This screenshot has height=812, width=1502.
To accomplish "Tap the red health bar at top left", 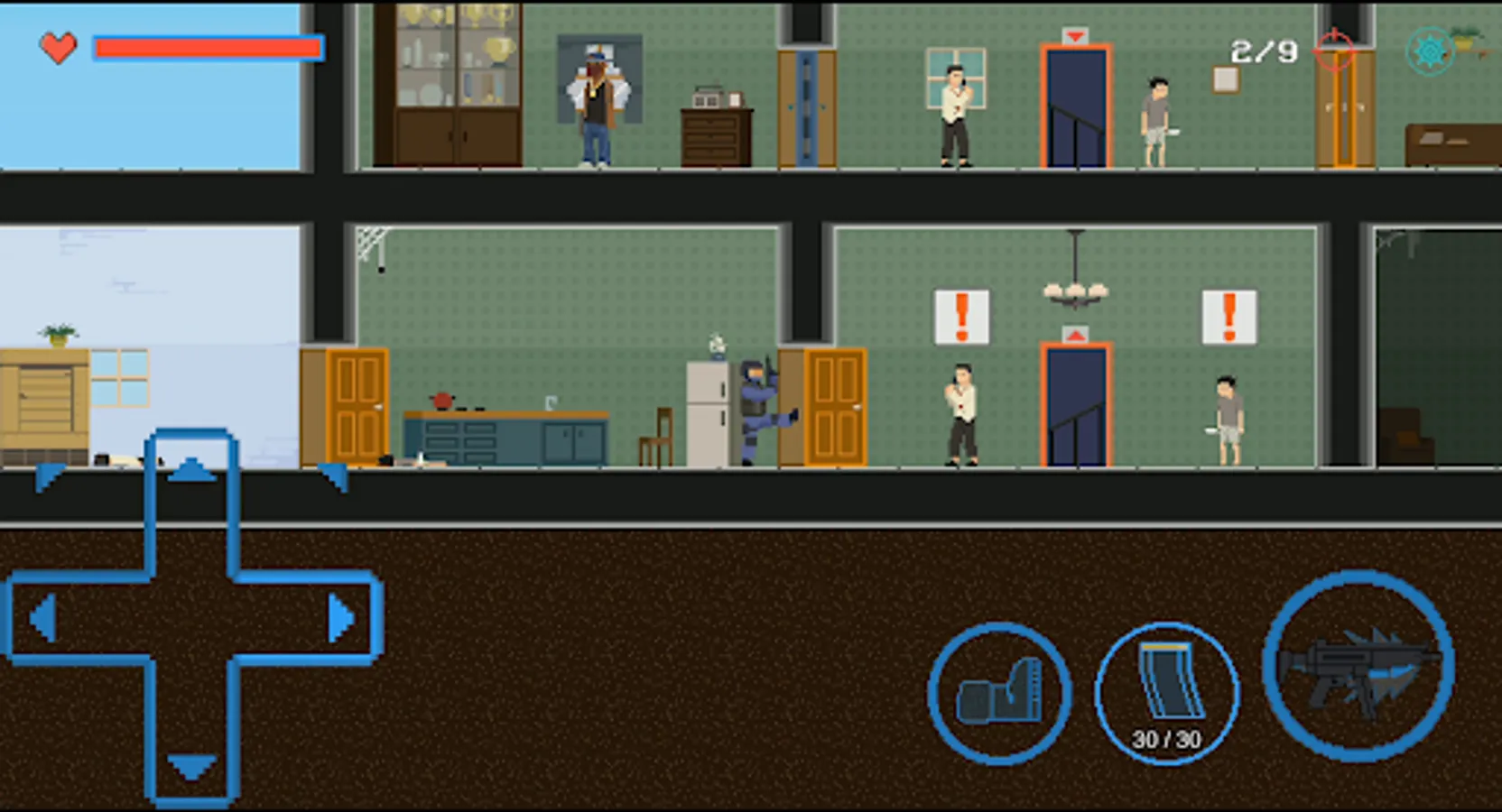I will click(x=208, y=47).
